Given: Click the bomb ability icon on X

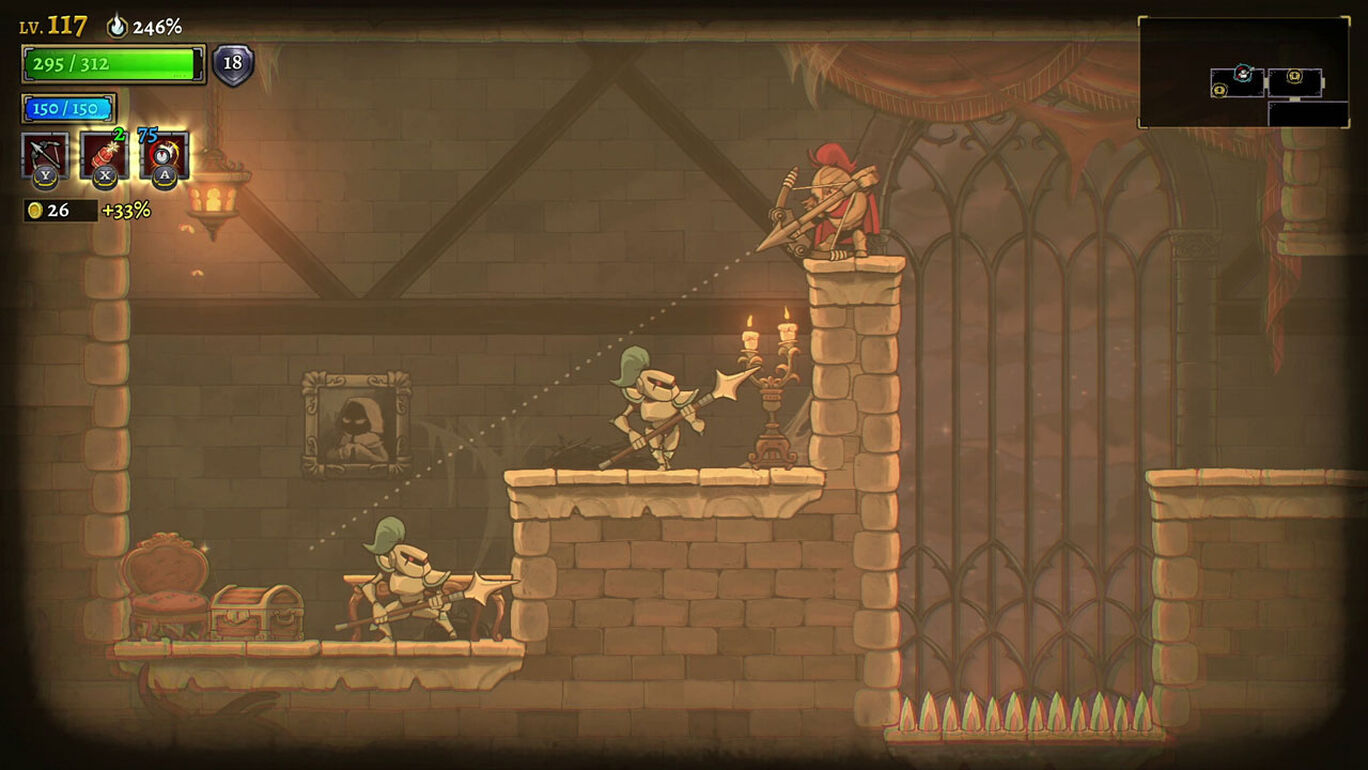Looking at the screenshot, I should point(103,154).
